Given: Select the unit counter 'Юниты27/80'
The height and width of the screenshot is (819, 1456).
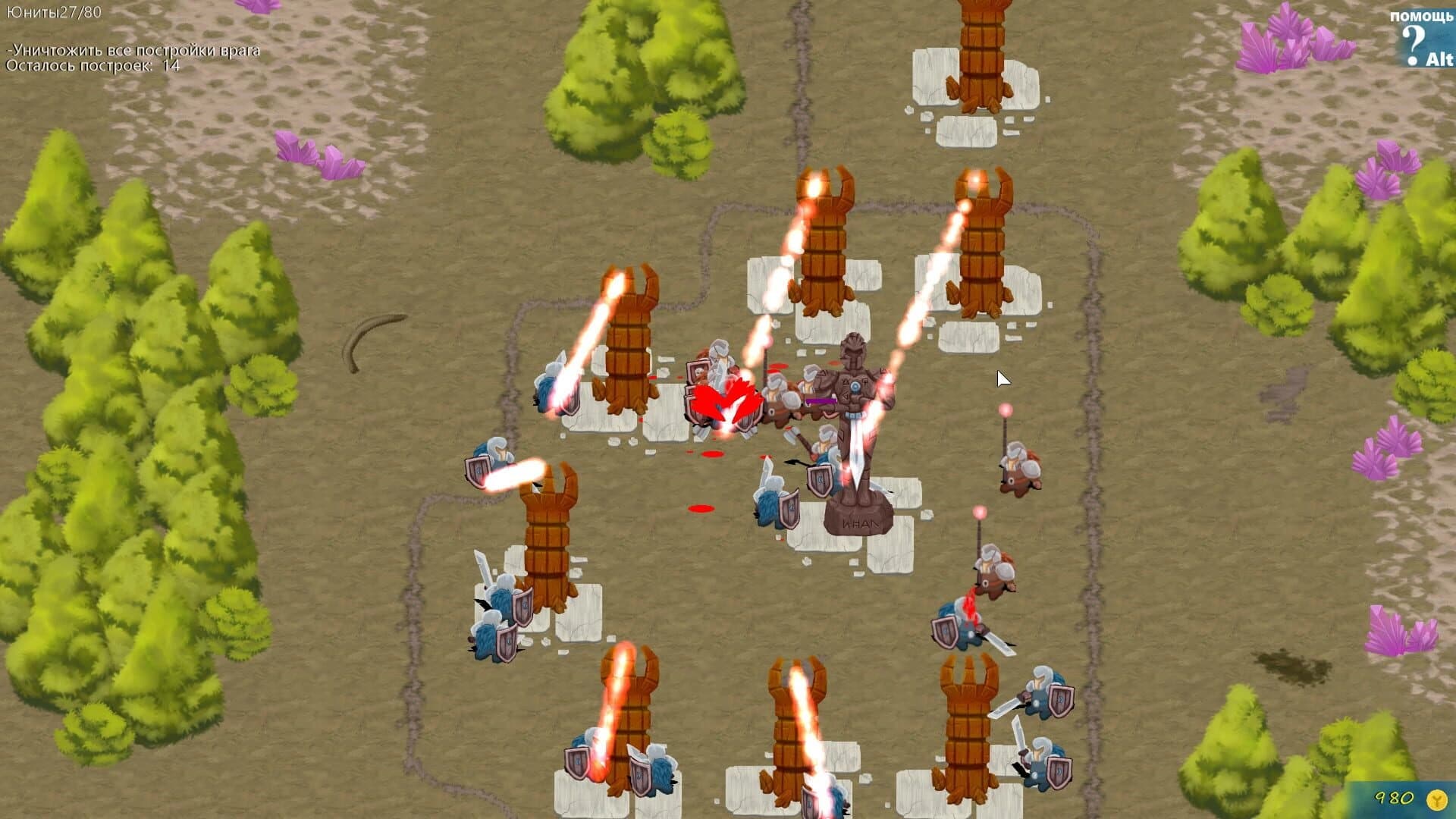Looking at the screenshot, I should (x=53, y=11).
